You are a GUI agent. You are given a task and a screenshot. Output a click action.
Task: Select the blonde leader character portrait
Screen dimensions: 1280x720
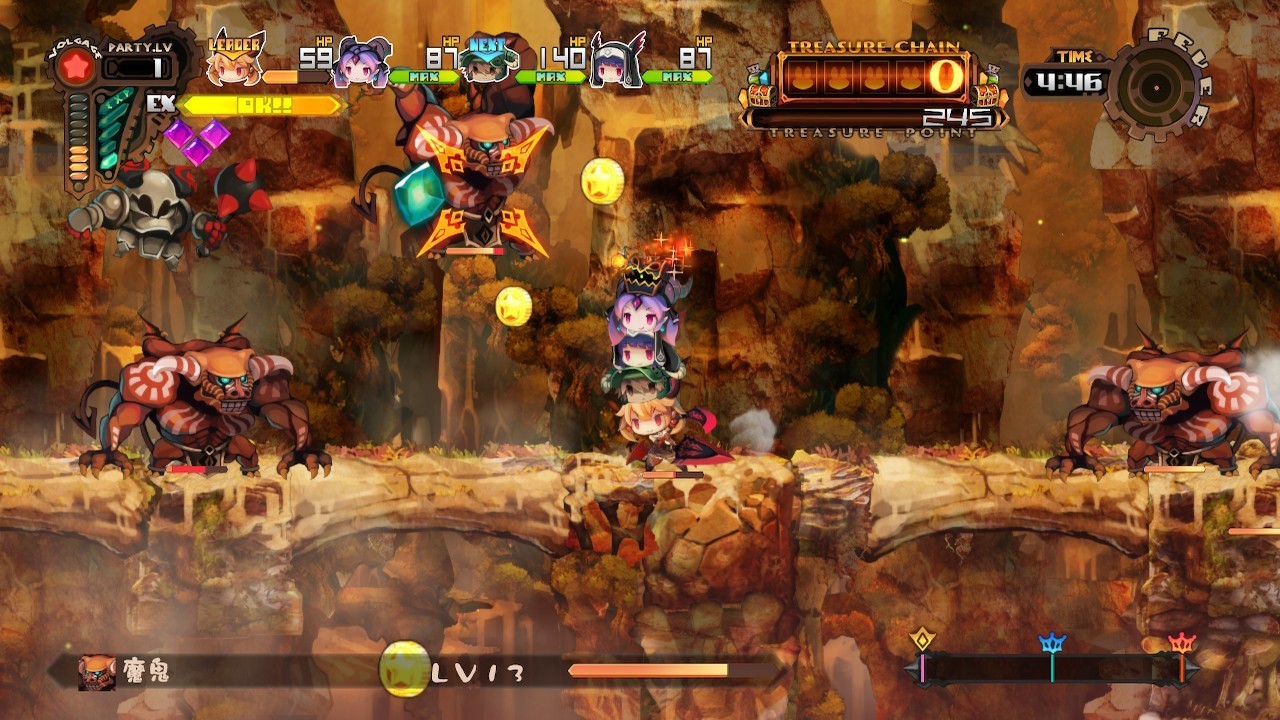pos(234,62)
